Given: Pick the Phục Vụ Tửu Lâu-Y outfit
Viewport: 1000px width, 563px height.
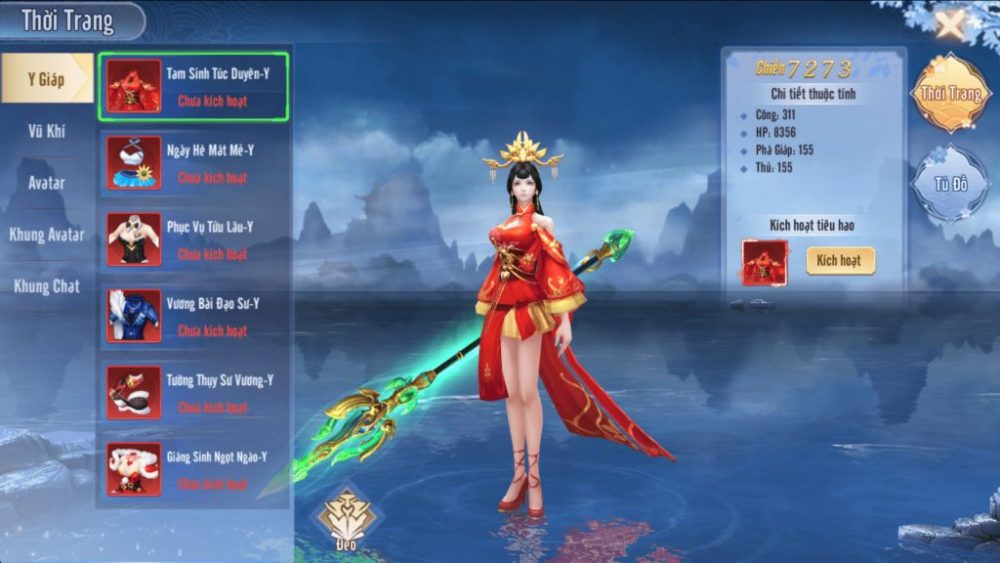Looking at the screenshot, I should click(x=193, y=240).
